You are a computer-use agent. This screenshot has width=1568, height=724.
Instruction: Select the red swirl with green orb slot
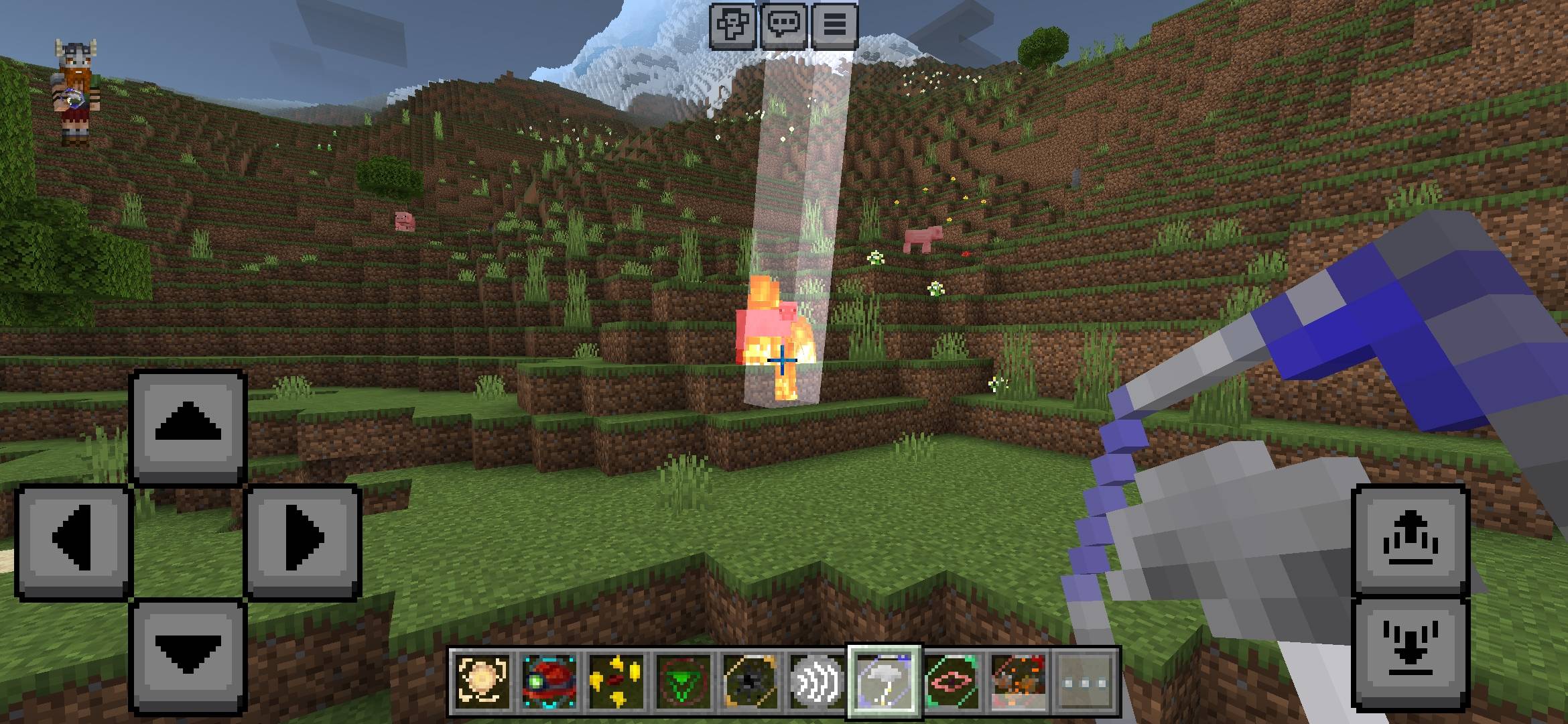549,681
